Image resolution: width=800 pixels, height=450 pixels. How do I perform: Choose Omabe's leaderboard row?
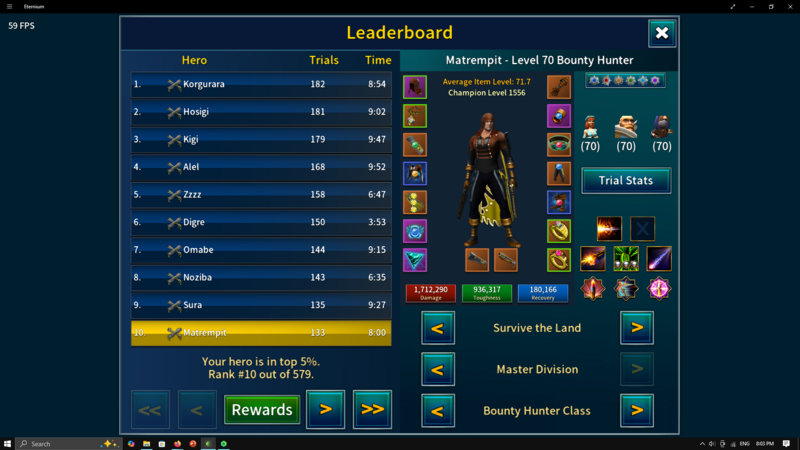click(260, 250)
